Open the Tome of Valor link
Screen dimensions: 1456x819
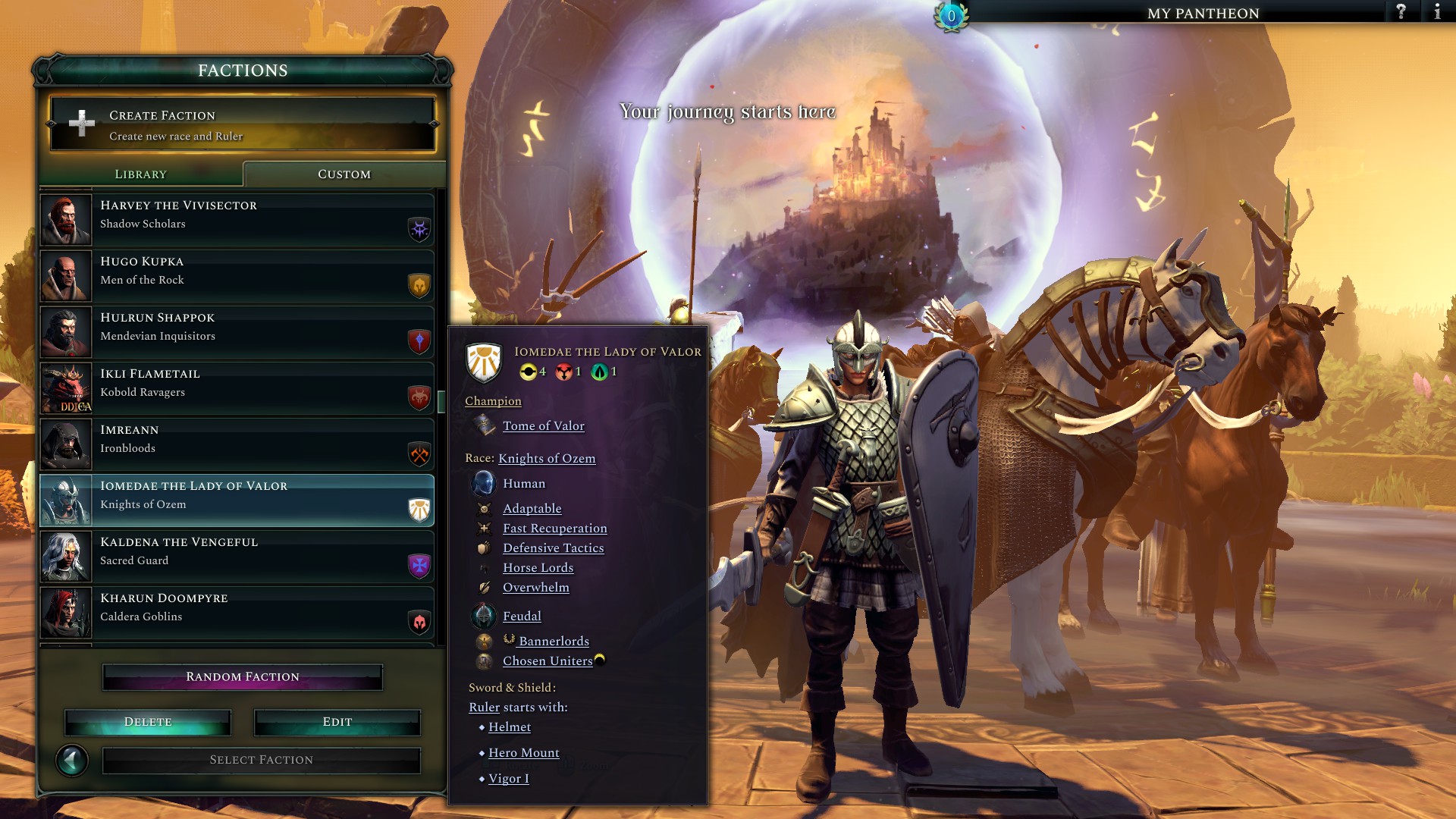[543, 426]
